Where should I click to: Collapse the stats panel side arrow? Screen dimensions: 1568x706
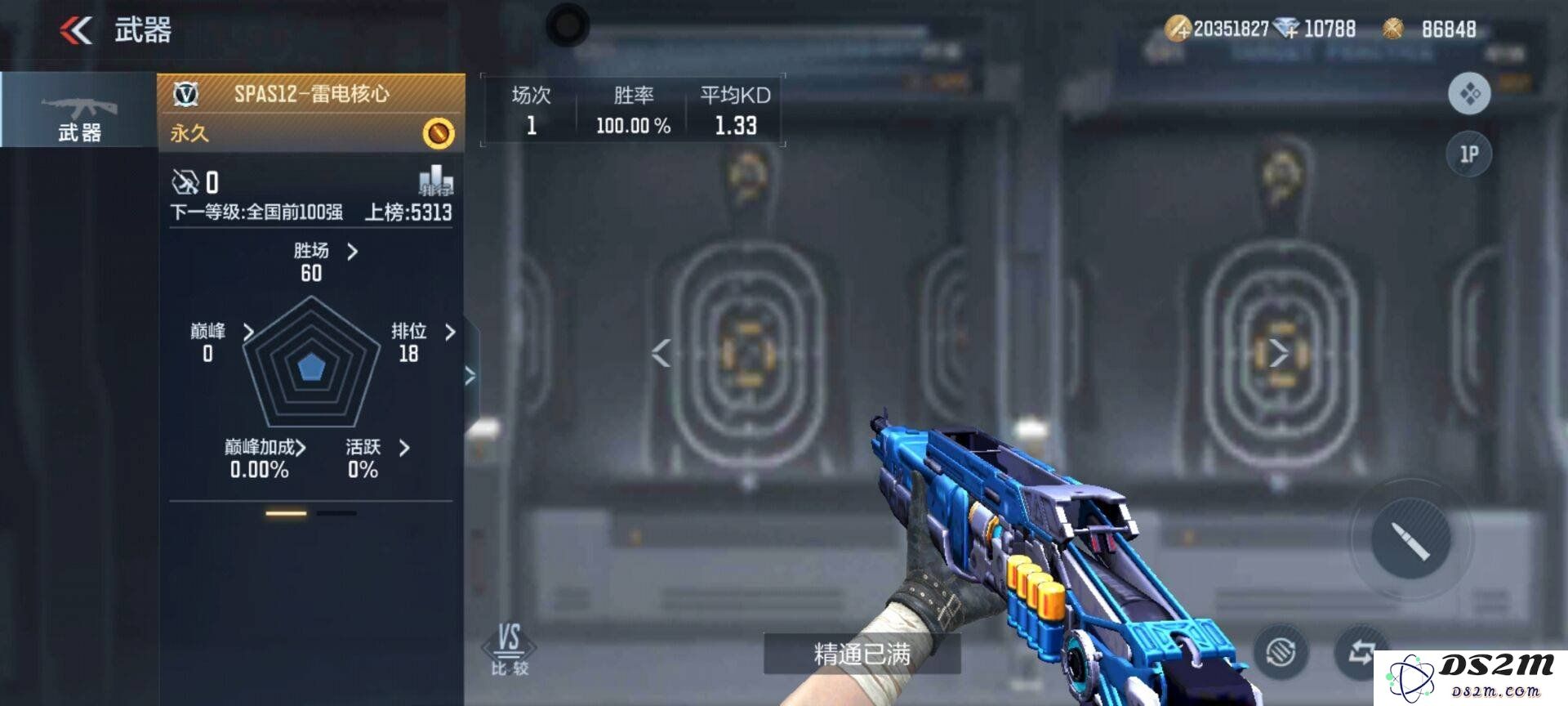pos(470,376)
